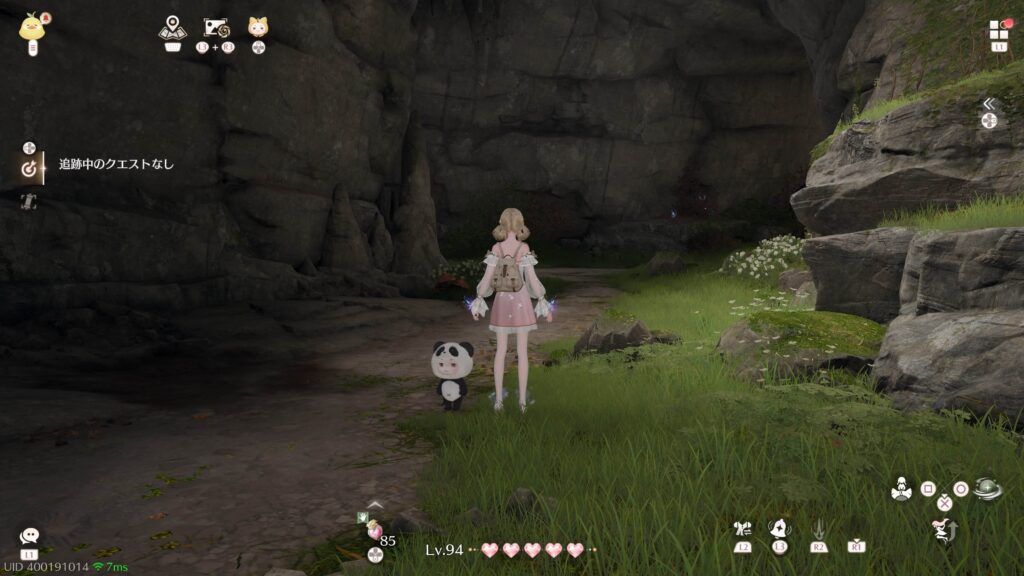Select the tracked quest text 追跡中のクエストなし
The image size is (1024, 576).
point(116,164)
